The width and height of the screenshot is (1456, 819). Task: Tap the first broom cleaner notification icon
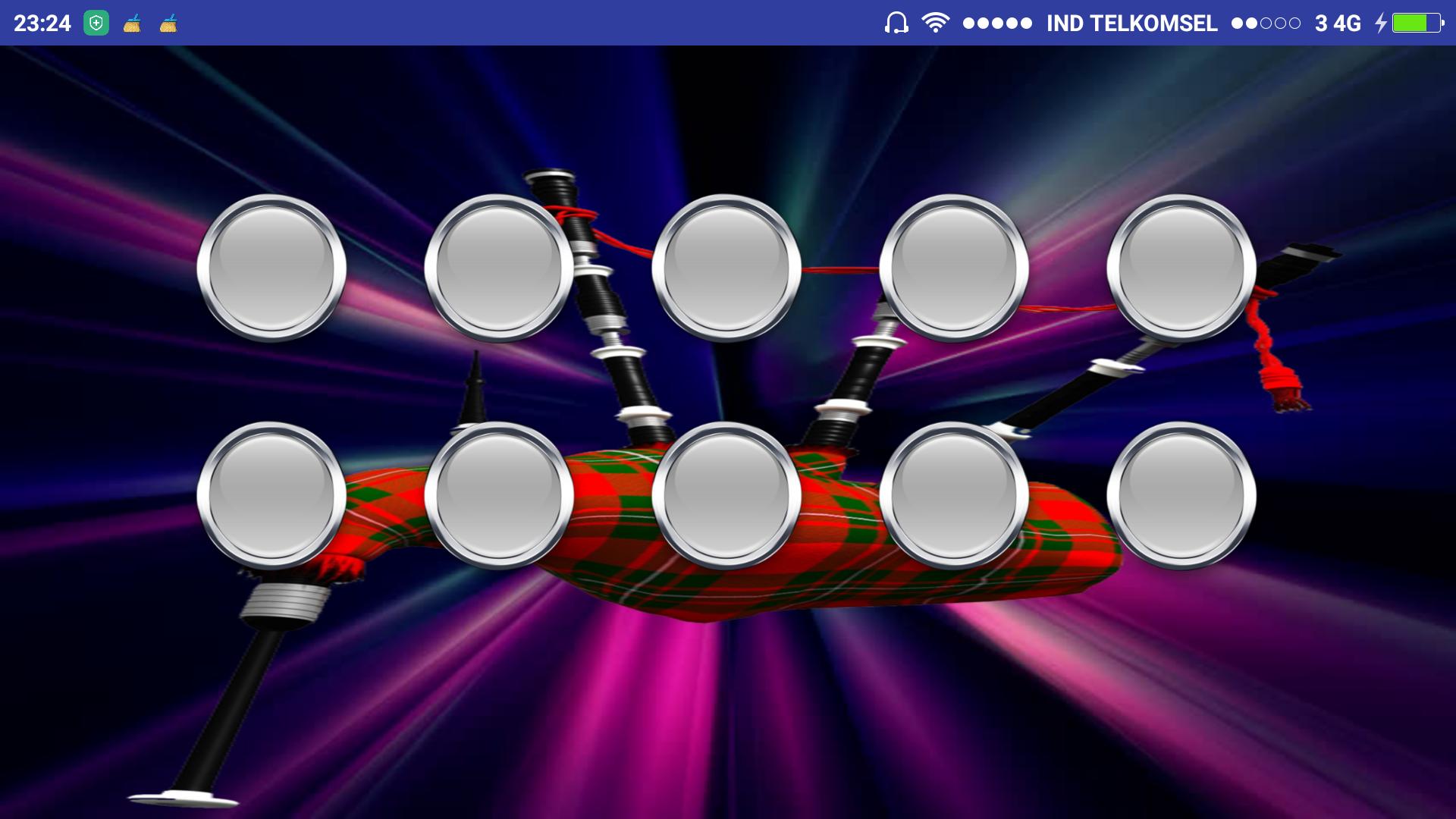(131, 23)
